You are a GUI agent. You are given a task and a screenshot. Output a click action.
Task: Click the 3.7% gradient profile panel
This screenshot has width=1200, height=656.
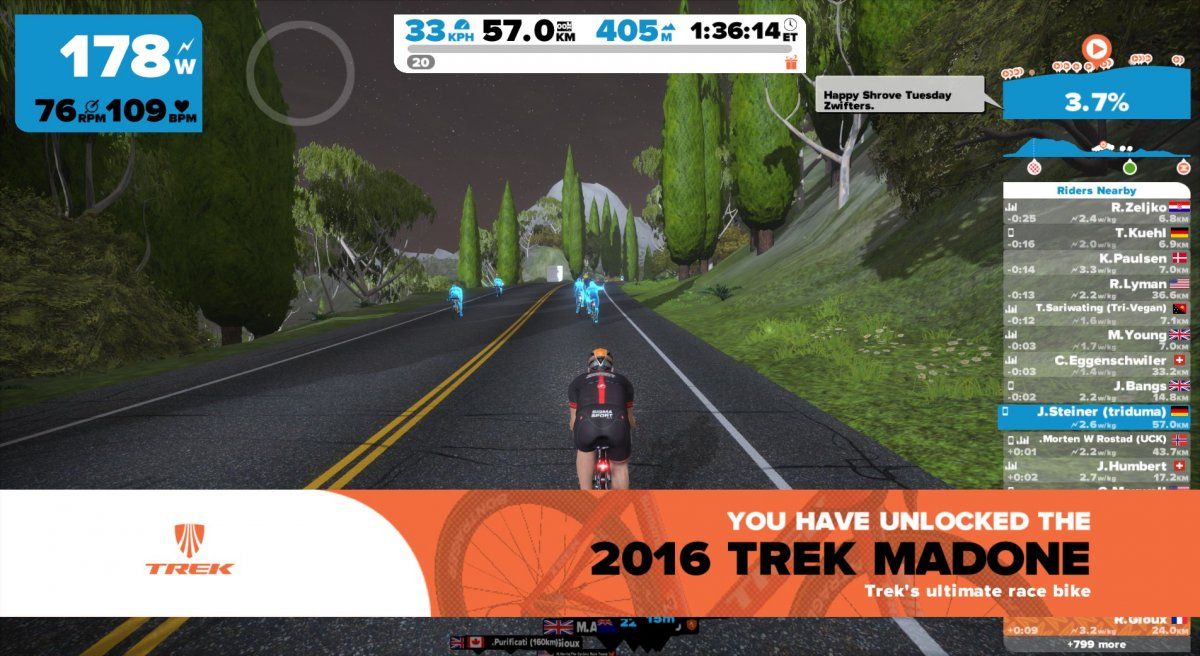[1095, 101]
